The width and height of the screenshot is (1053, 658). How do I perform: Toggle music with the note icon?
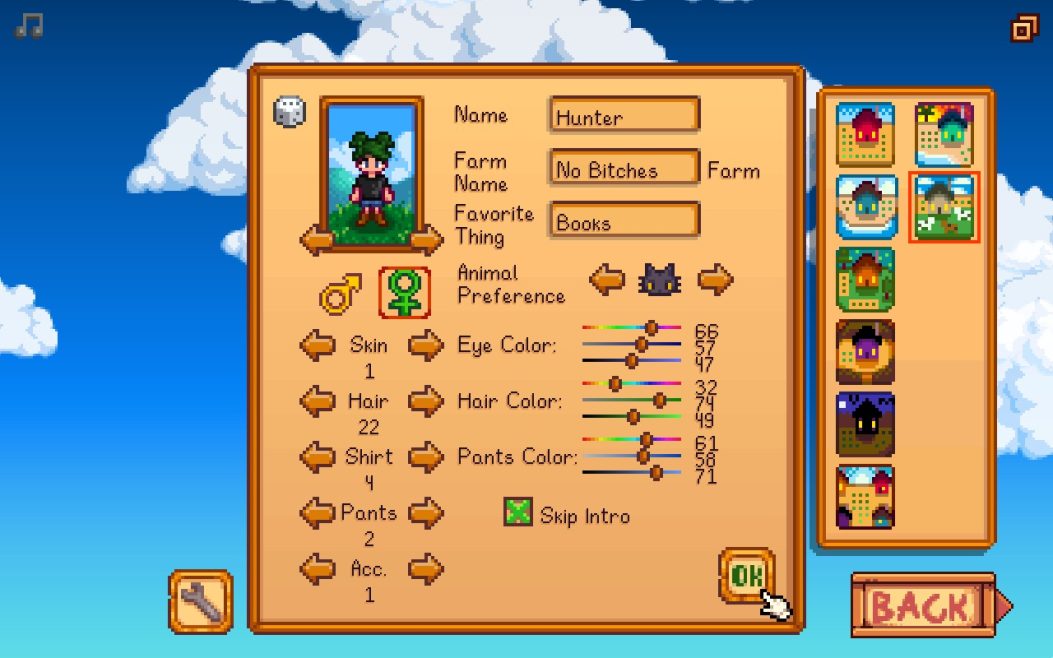[x=29, y=26]
